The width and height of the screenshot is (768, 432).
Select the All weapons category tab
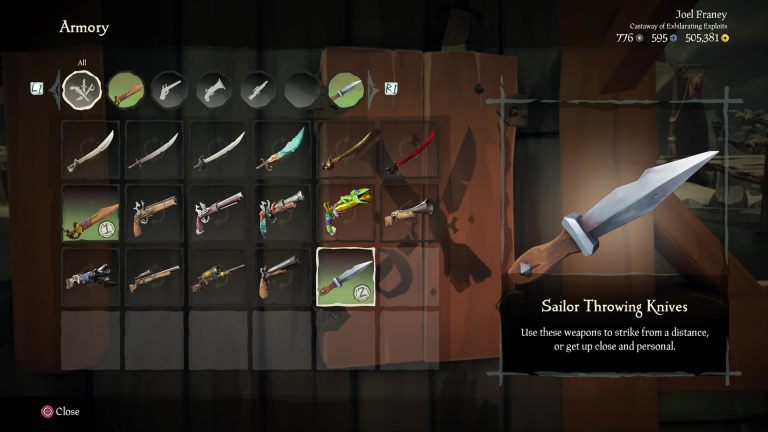[x=82, y=90]
